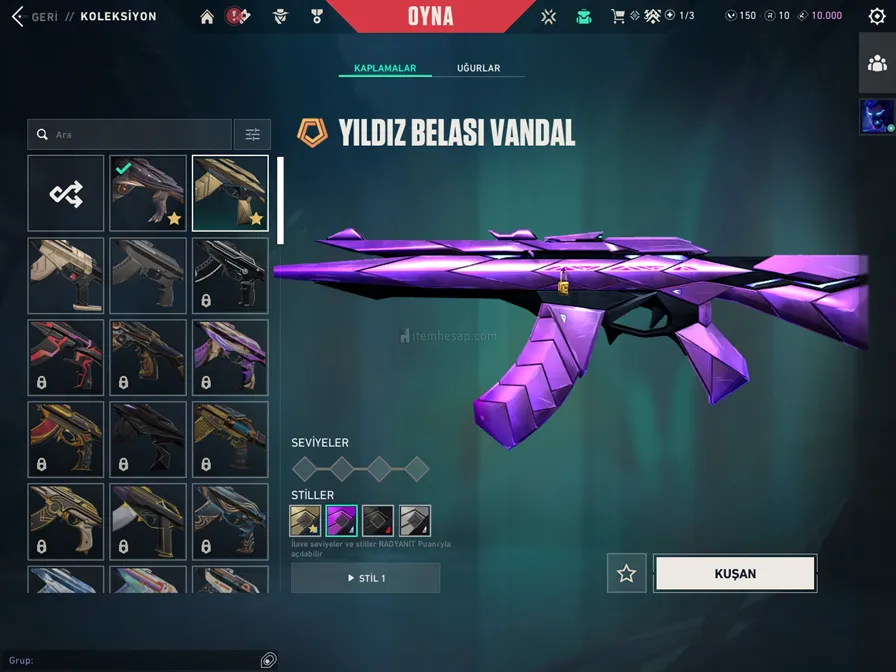Open the store cart icon

click(618, 16)
